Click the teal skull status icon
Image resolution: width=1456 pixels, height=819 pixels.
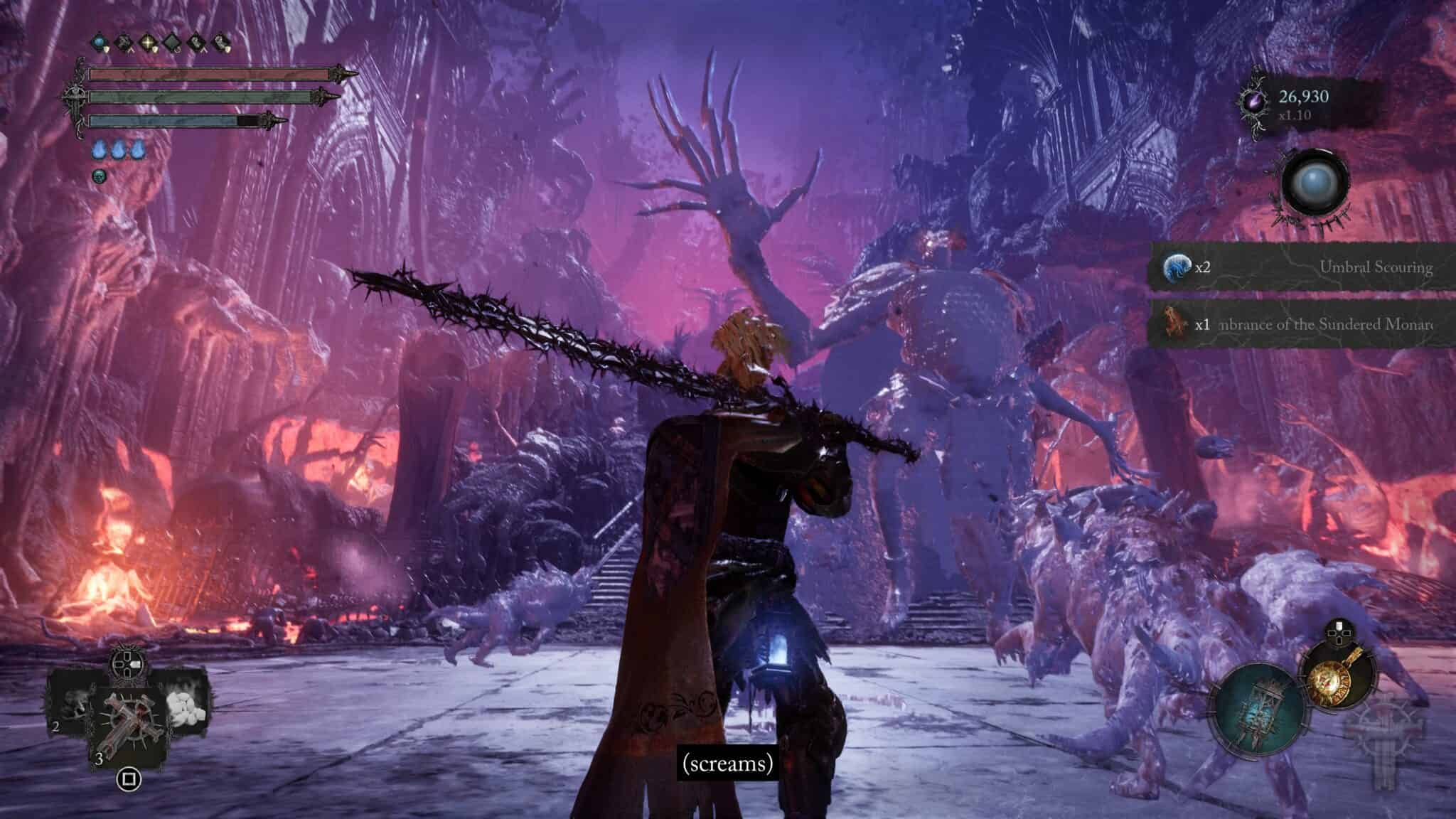point(99,176)
